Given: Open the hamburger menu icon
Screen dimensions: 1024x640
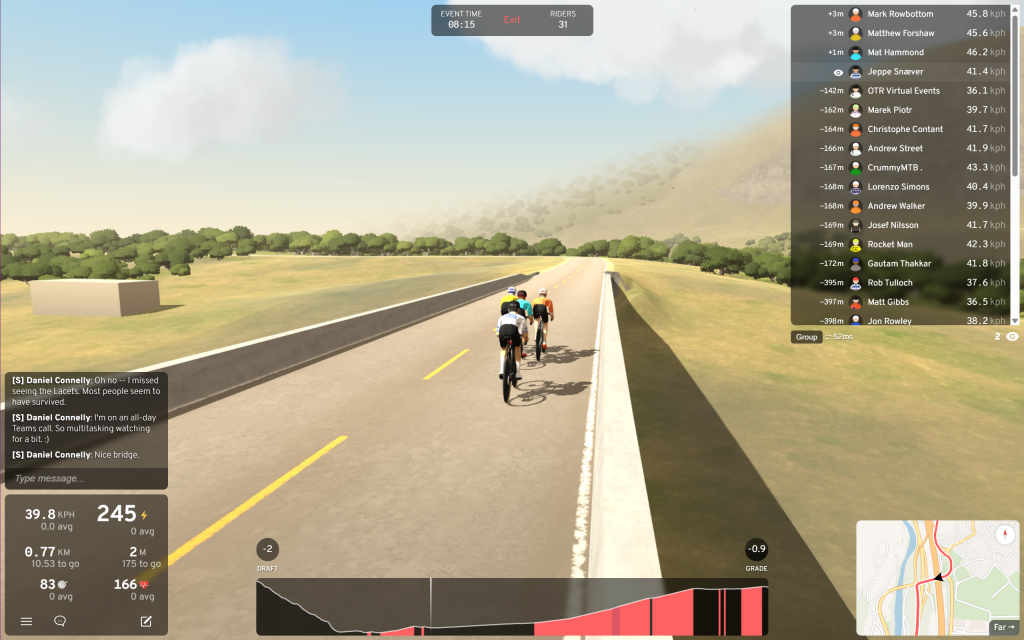Looking at the screenshot, I should [26, 621].
